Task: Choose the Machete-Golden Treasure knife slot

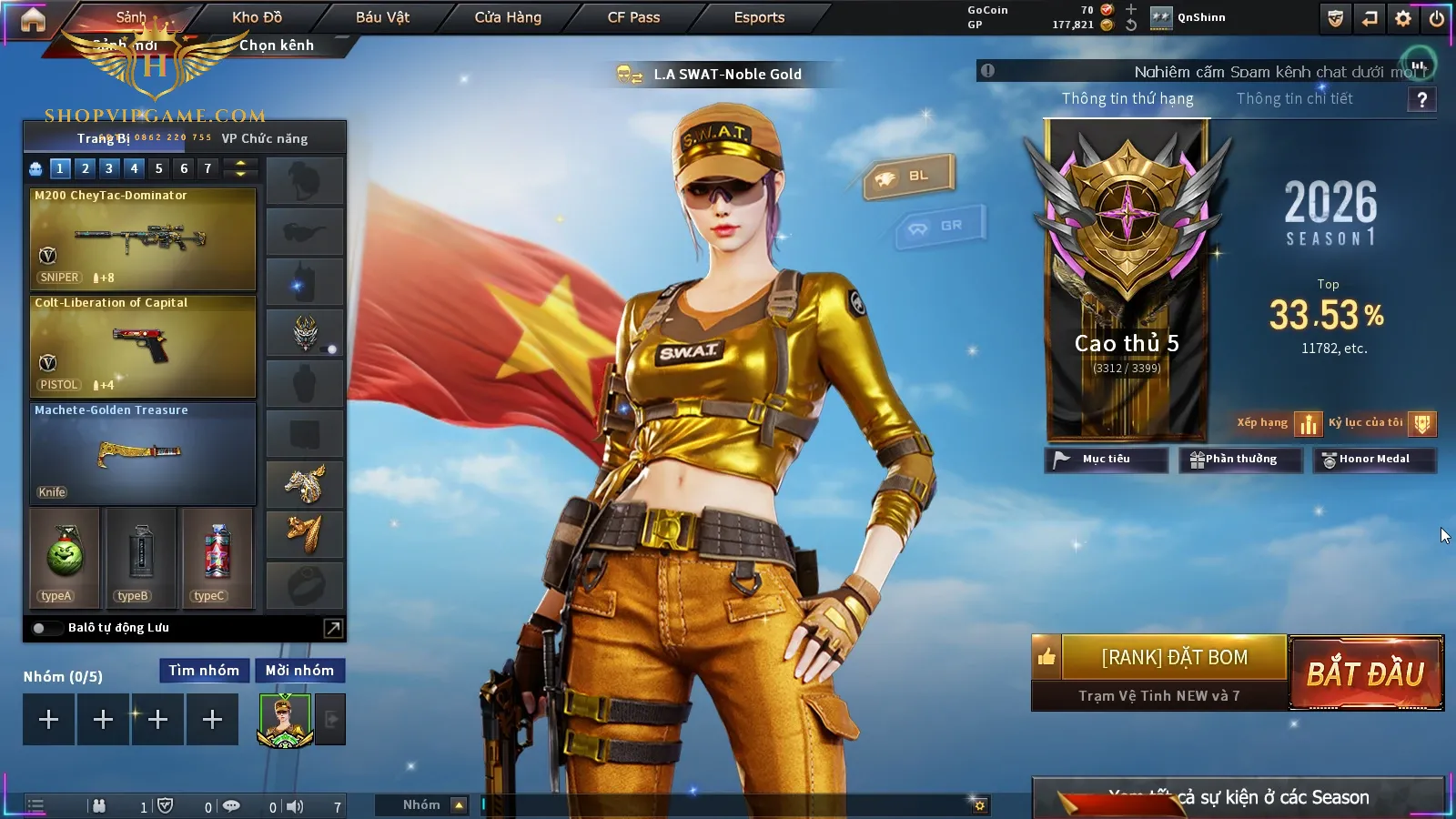Action: [143, 453]
